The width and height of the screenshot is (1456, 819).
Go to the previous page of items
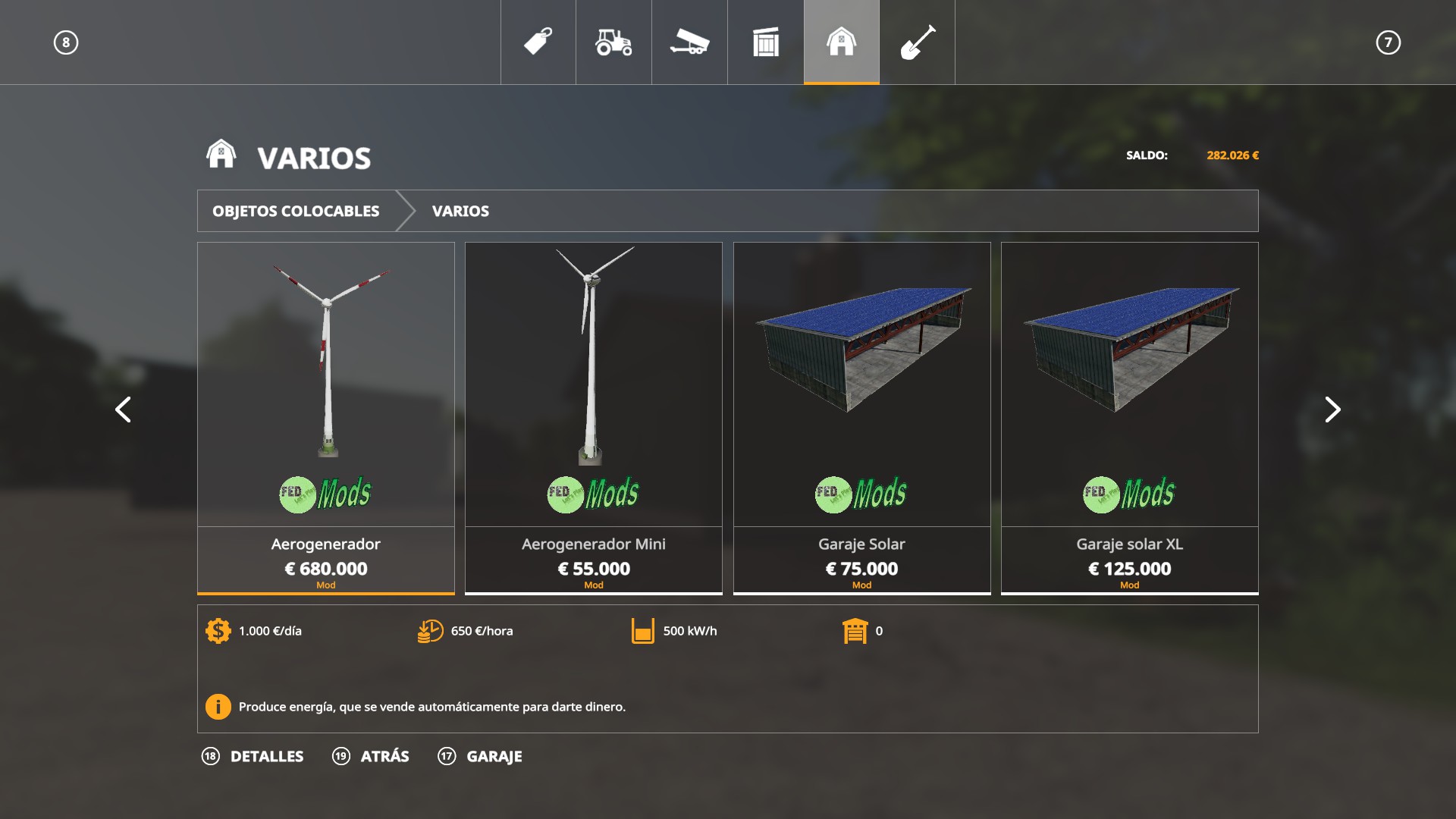pyautogui.click(x=123, y=409)
